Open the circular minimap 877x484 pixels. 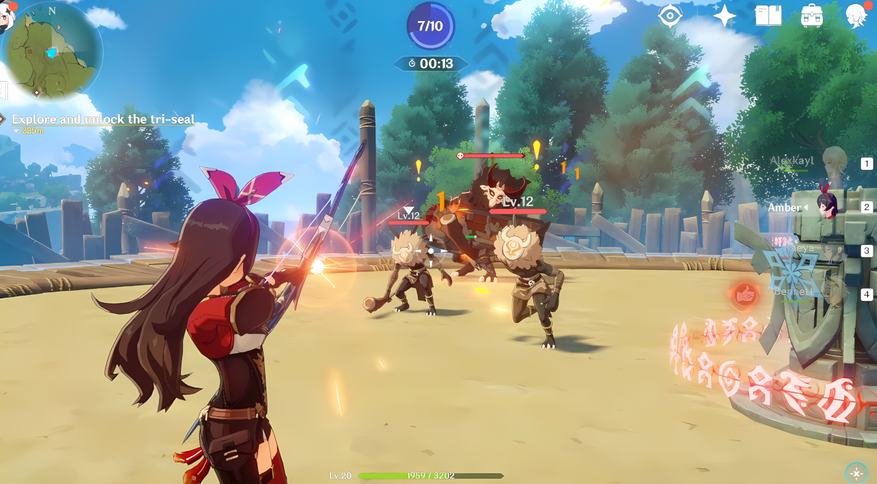(x=53, y=50)
